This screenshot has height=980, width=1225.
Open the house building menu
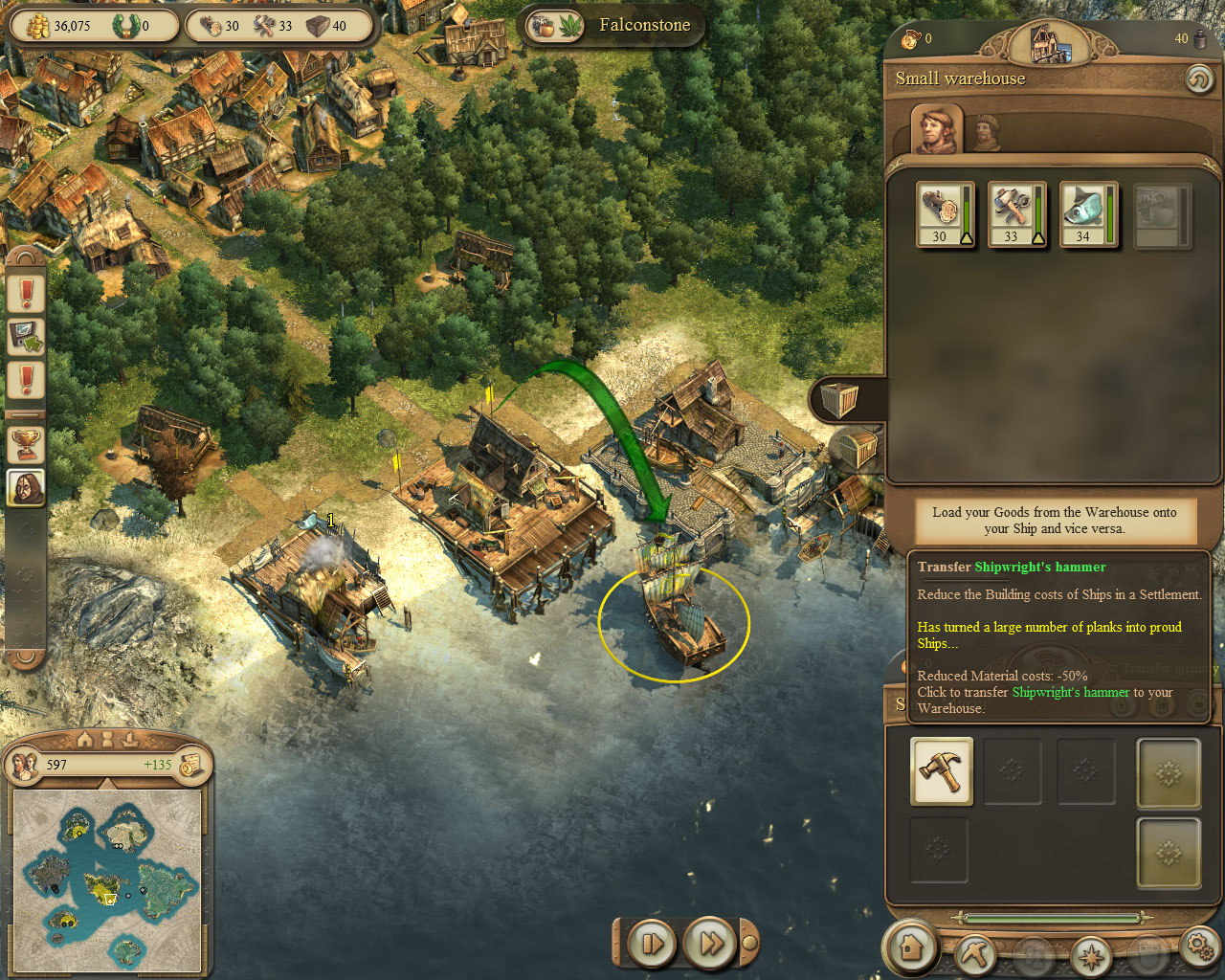point(910,948)
